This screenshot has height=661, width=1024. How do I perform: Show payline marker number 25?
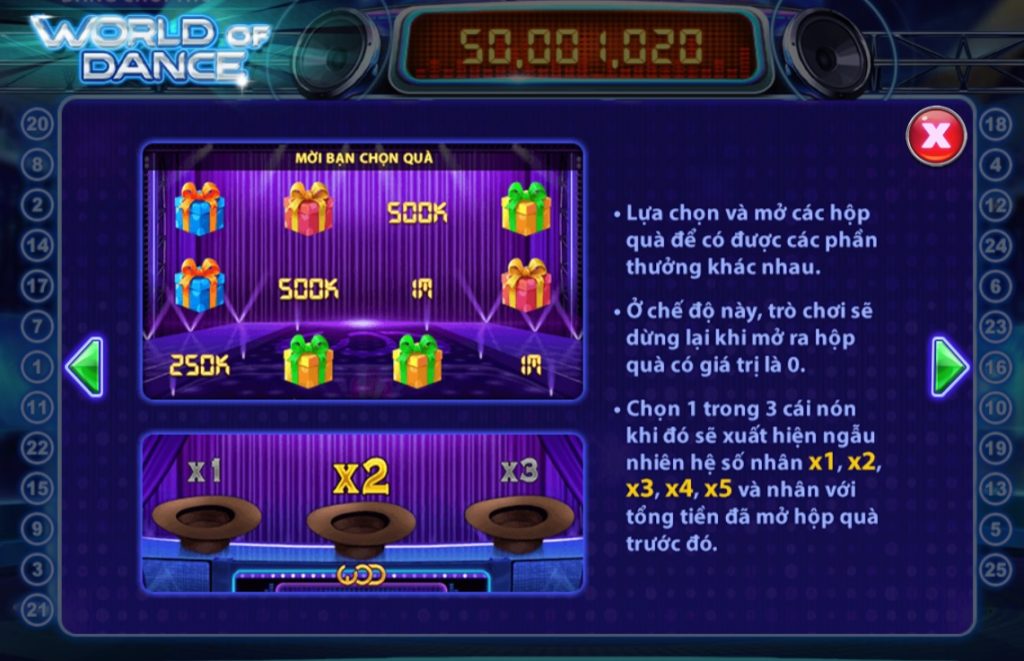[x=996, y=570]
